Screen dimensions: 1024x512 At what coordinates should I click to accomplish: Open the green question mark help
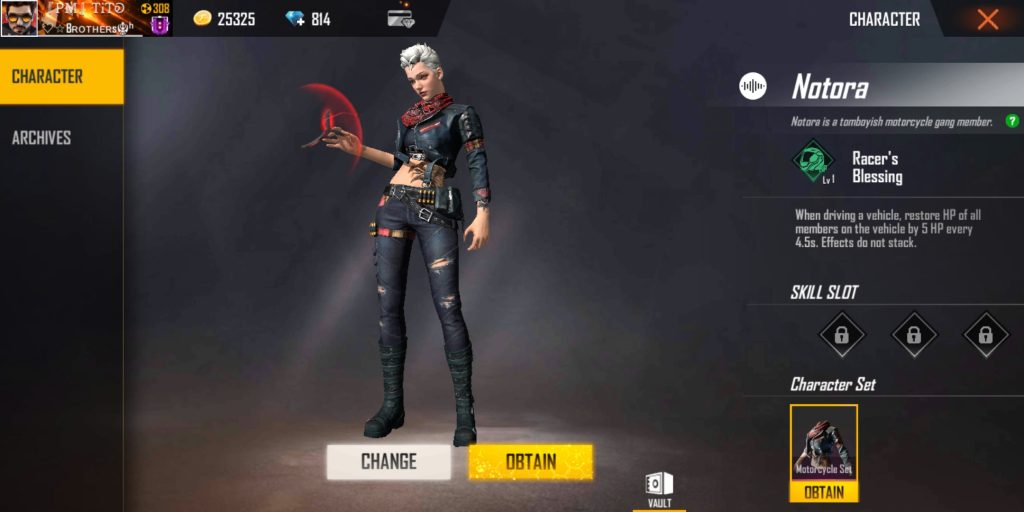1012,121
